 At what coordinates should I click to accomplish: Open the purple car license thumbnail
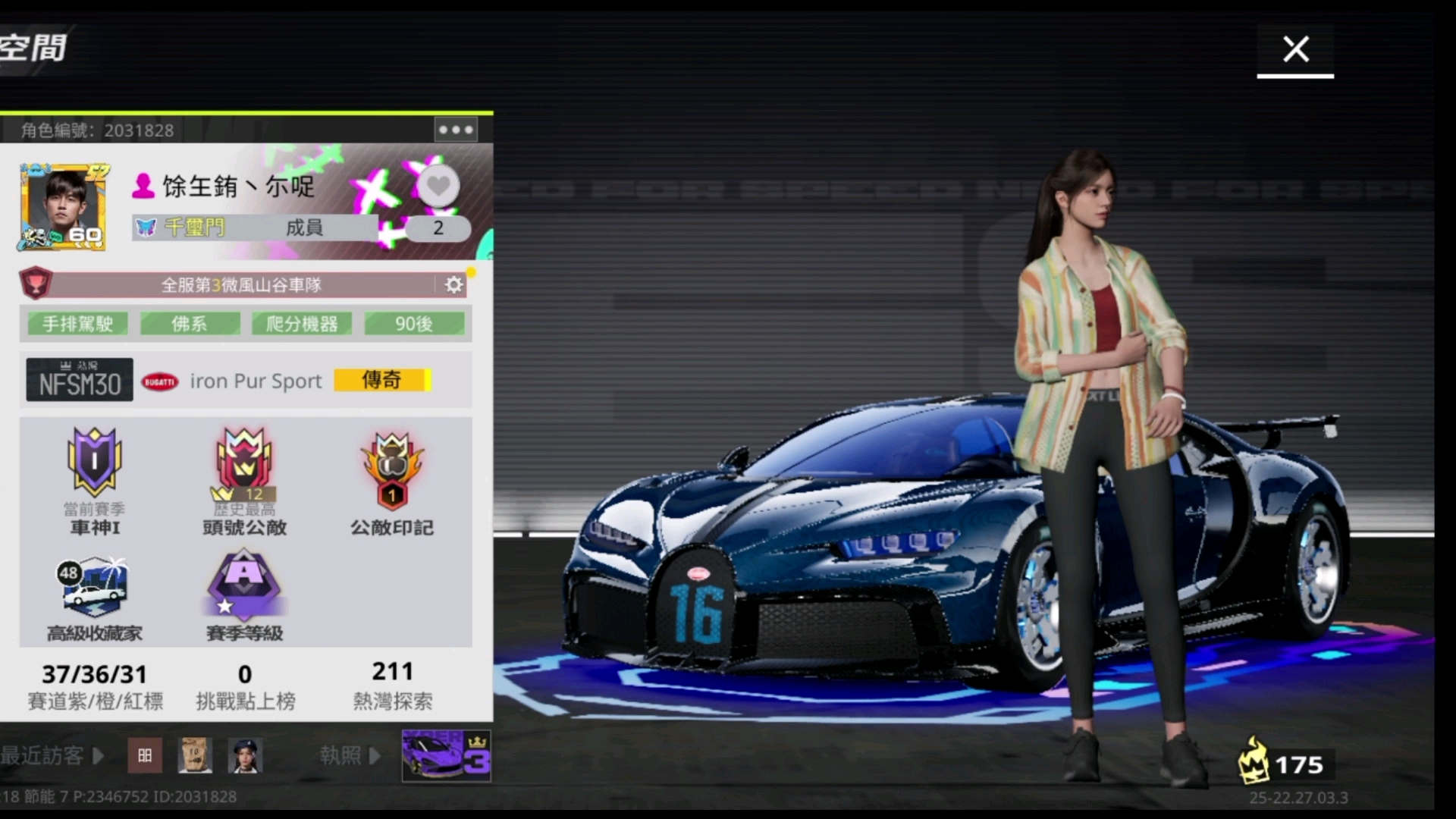click(x=446, y=755)
